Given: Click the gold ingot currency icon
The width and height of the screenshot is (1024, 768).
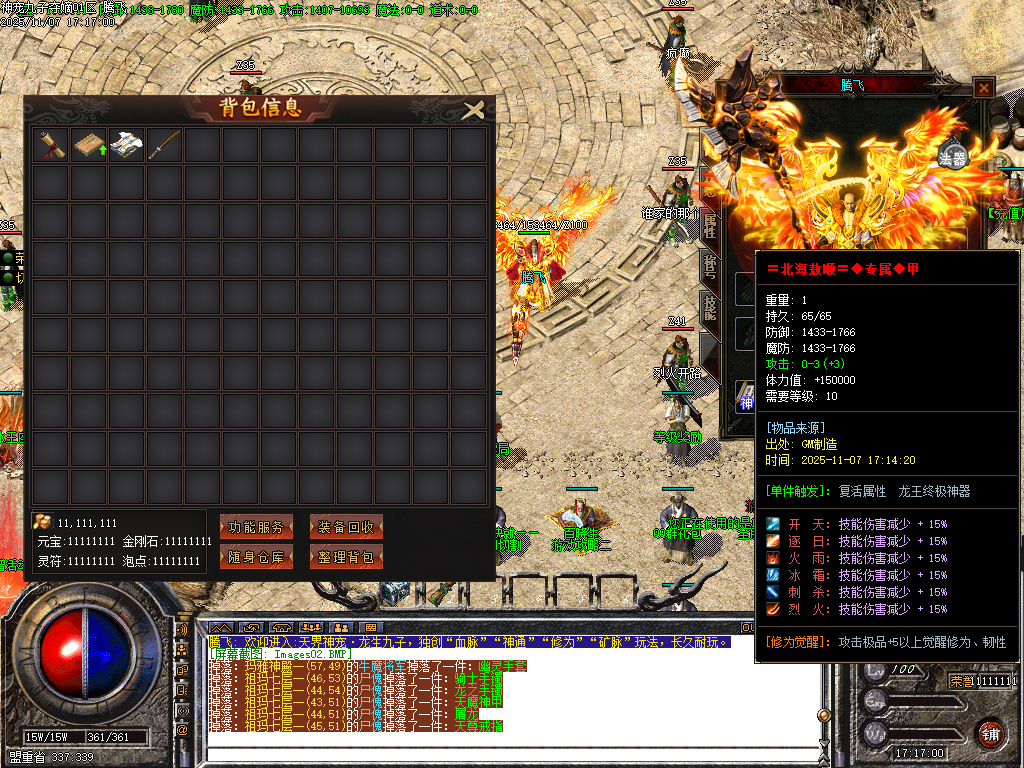Looking at the screenshot, I should coord(42,522).
